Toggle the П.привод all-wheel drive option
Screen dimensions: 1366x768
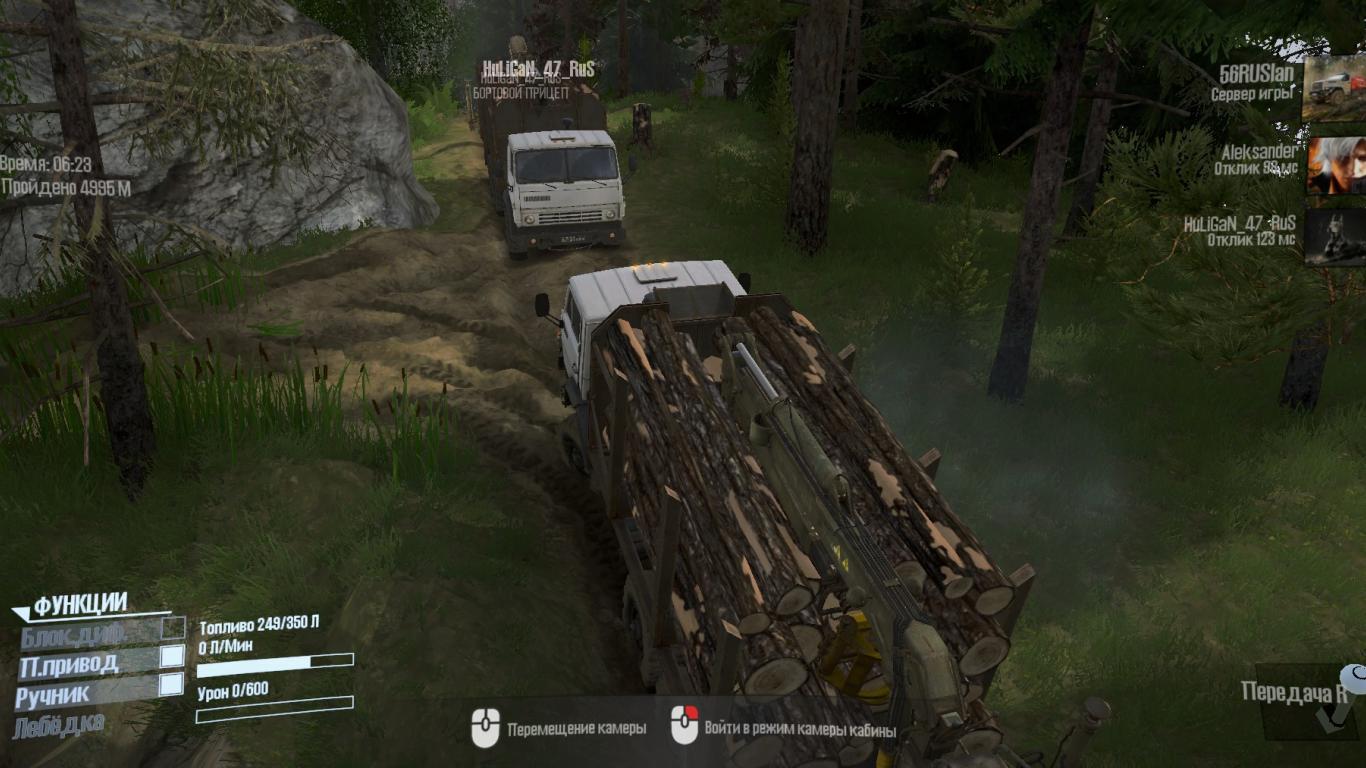click(172, 657)
